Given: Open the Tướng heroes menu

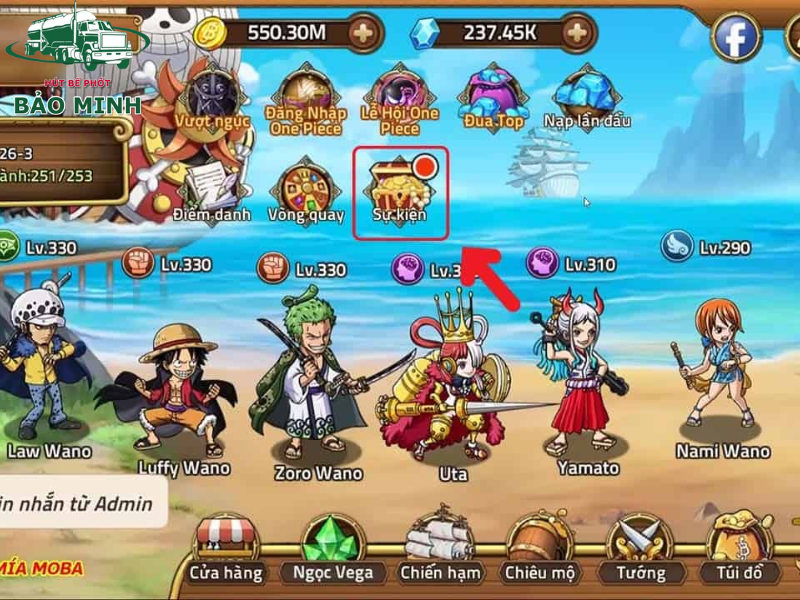Looking at the screenshot, I should 640,551.
